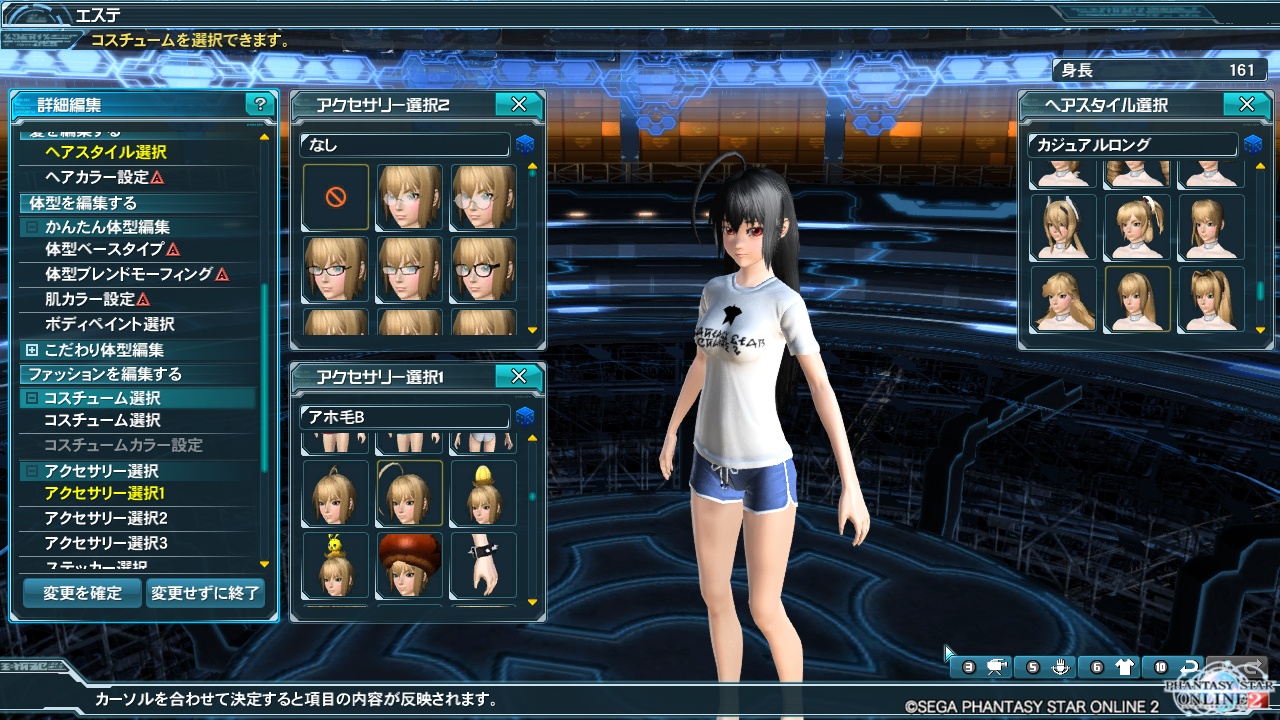This screenshot has height=720, width=1280.
Task: Choose ボディペイント選択 menu entry
Action: (x=109, y=324)
